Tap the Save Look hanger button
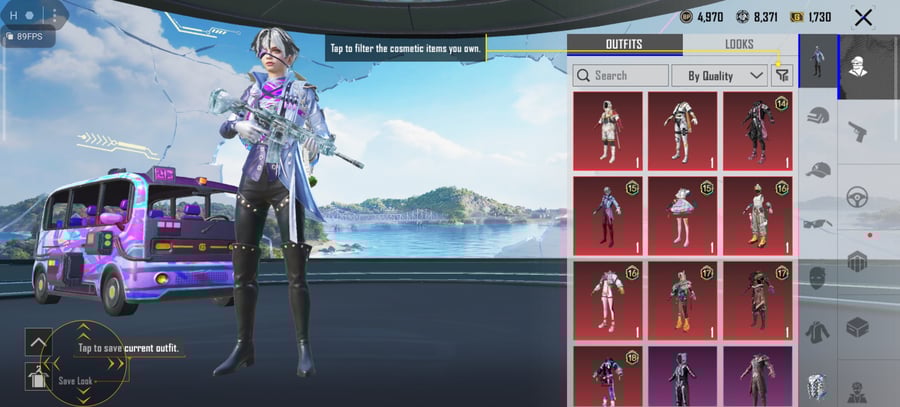 coord(38,376)
